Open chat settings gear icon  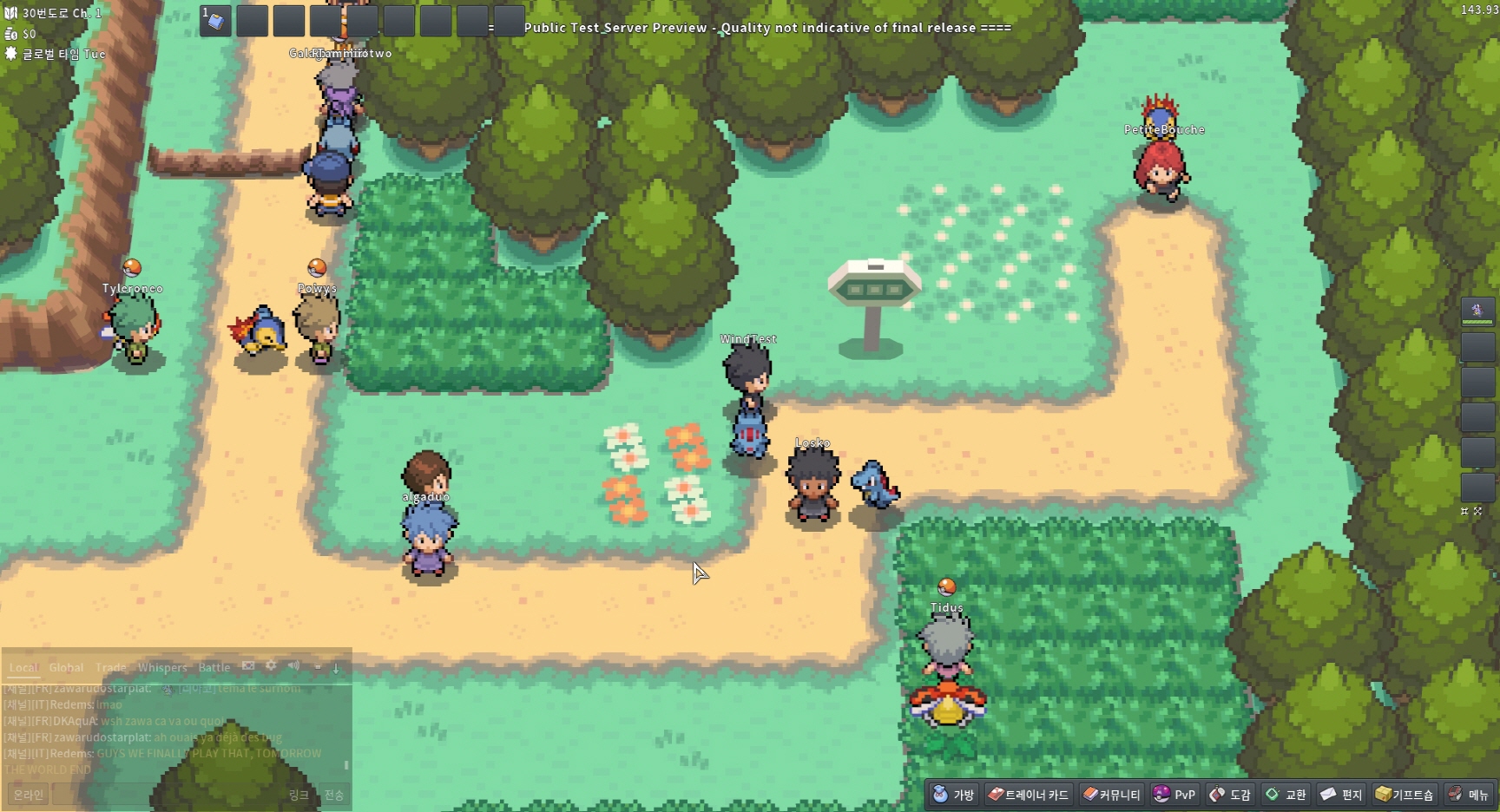click(x=271, y=665)
